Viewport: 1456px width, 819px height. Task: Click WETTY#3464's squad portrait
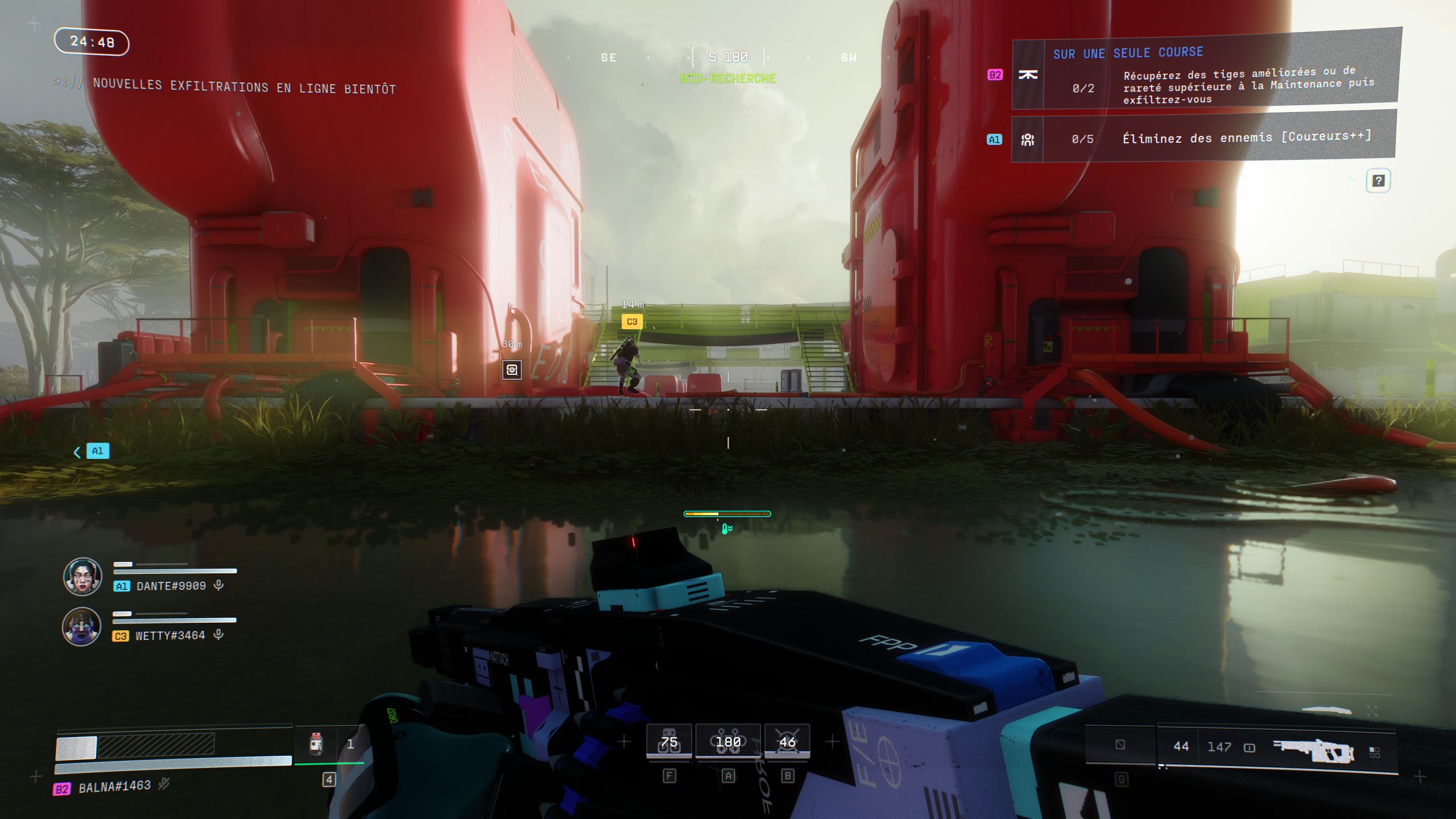tap(81, 626)
